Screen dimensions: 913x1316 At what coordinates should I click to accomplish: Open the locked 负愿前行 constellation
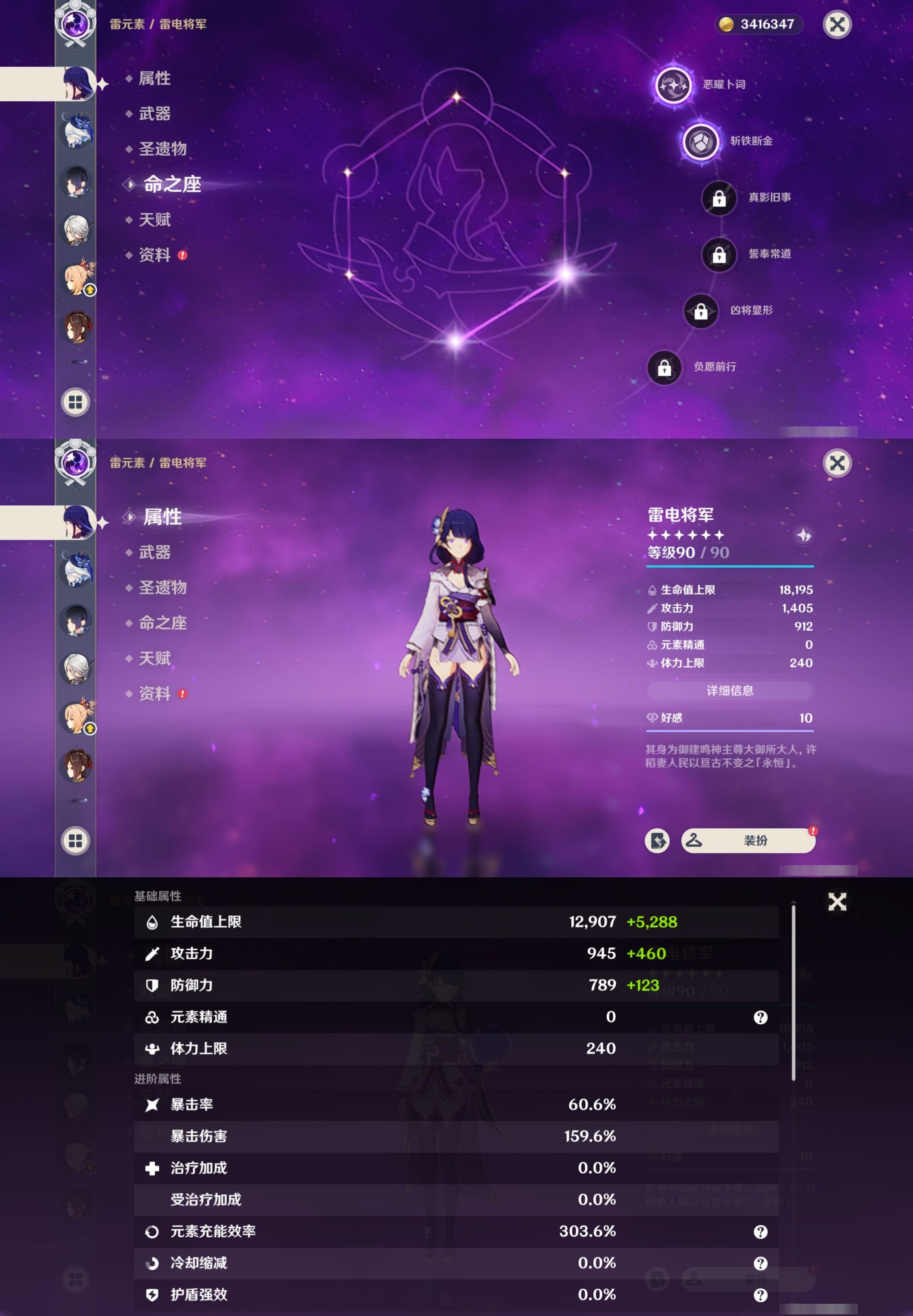coord(664,368)
